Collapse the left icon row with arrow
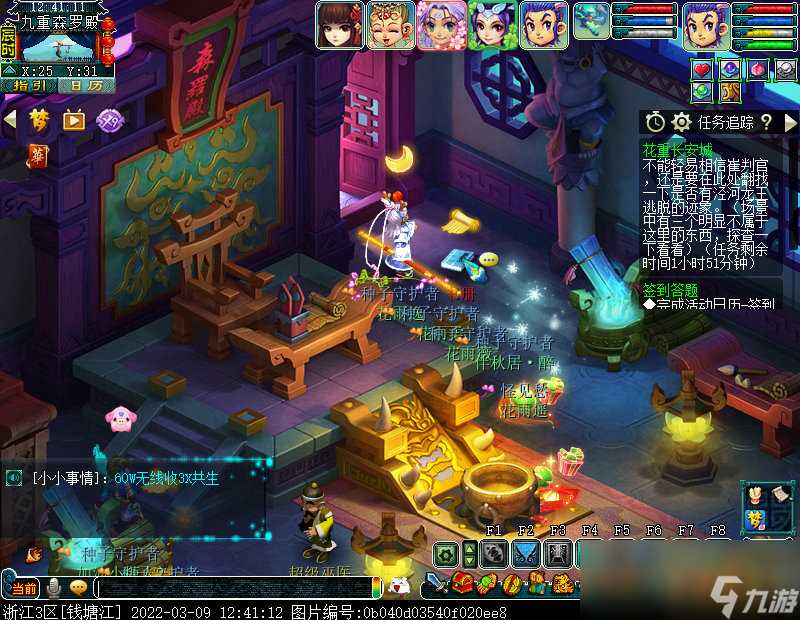Image resolution: width=800 pixels, height=620 pixels. tap(10, 120)
